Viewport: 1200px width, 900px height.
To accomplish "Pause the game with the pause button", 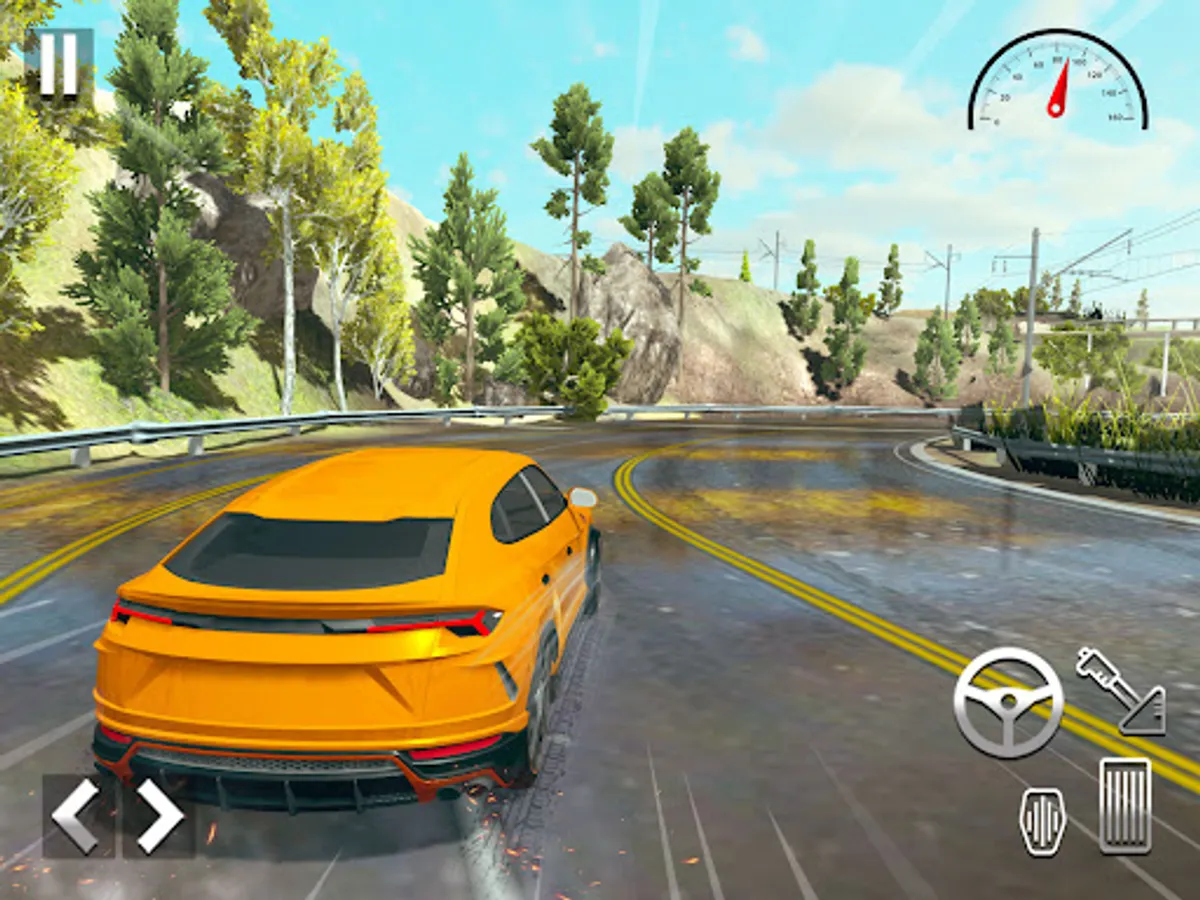I will pyautogui.click(x=58, y=64).
